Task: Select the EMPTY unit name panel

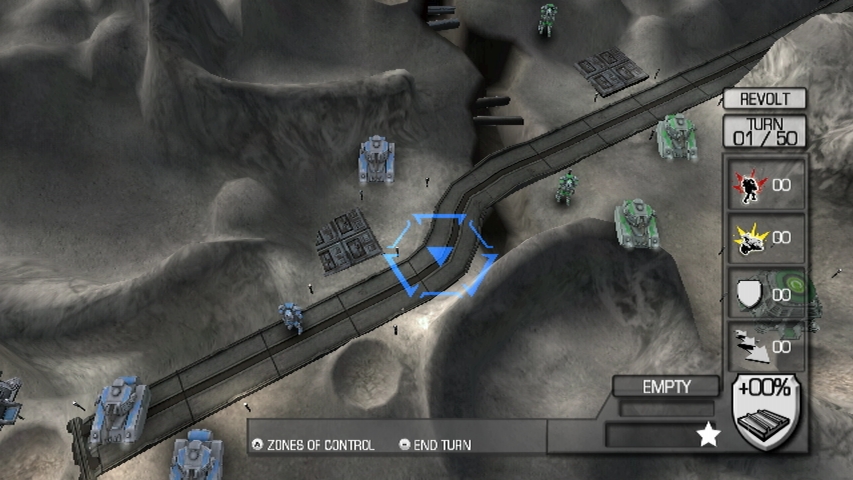Action: click(667, 387)
